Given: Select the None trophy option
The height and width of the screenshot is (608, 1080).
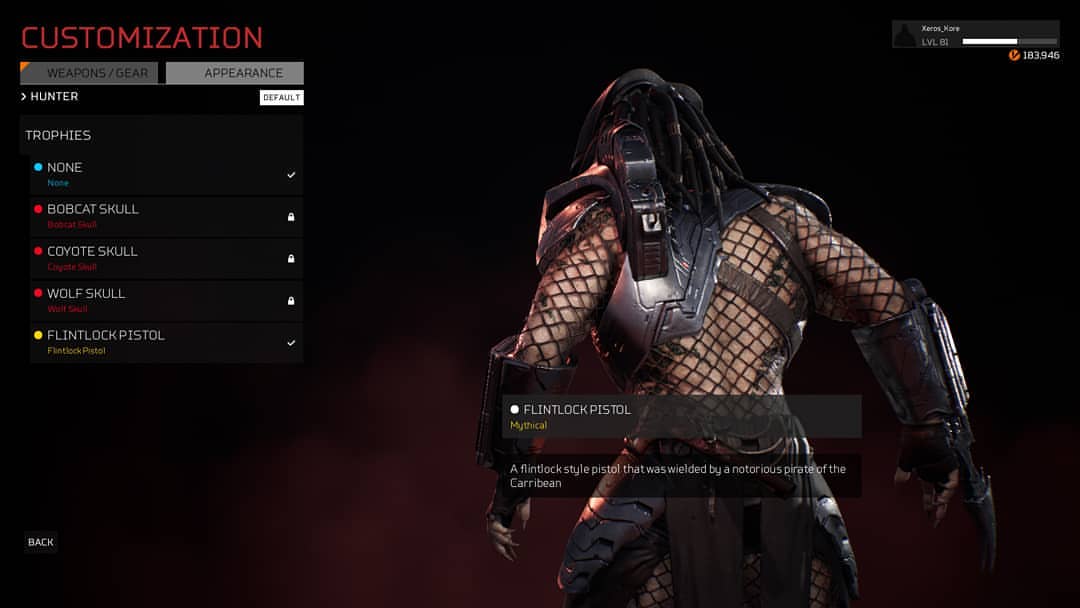Looking at the screenshot, I should click(166, 174).
